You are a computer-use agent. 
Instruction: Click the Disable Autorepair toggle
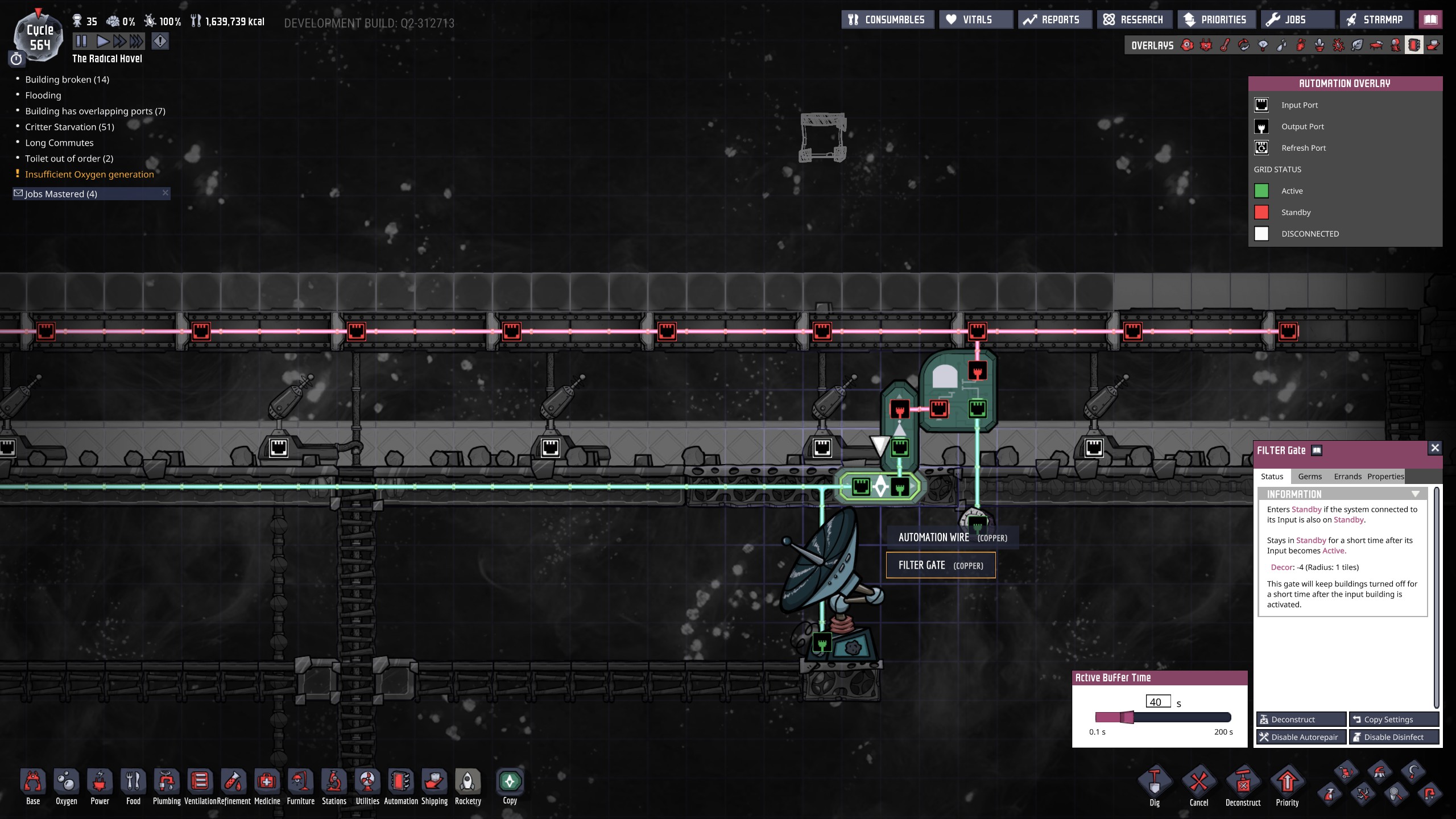click(1301, 737)
